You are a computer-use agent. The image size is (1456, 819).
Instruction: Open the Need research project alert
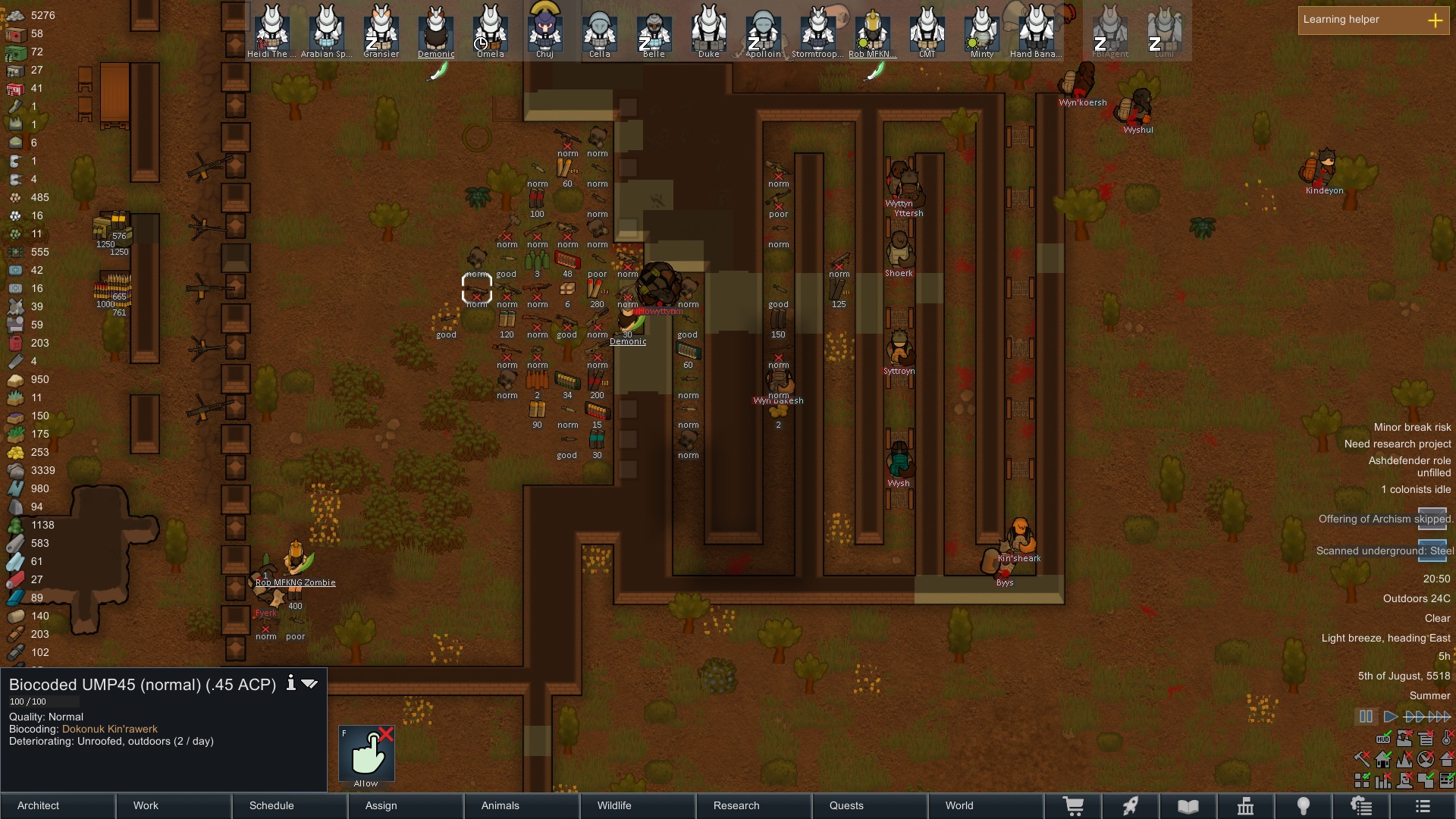click(1397, 444)
